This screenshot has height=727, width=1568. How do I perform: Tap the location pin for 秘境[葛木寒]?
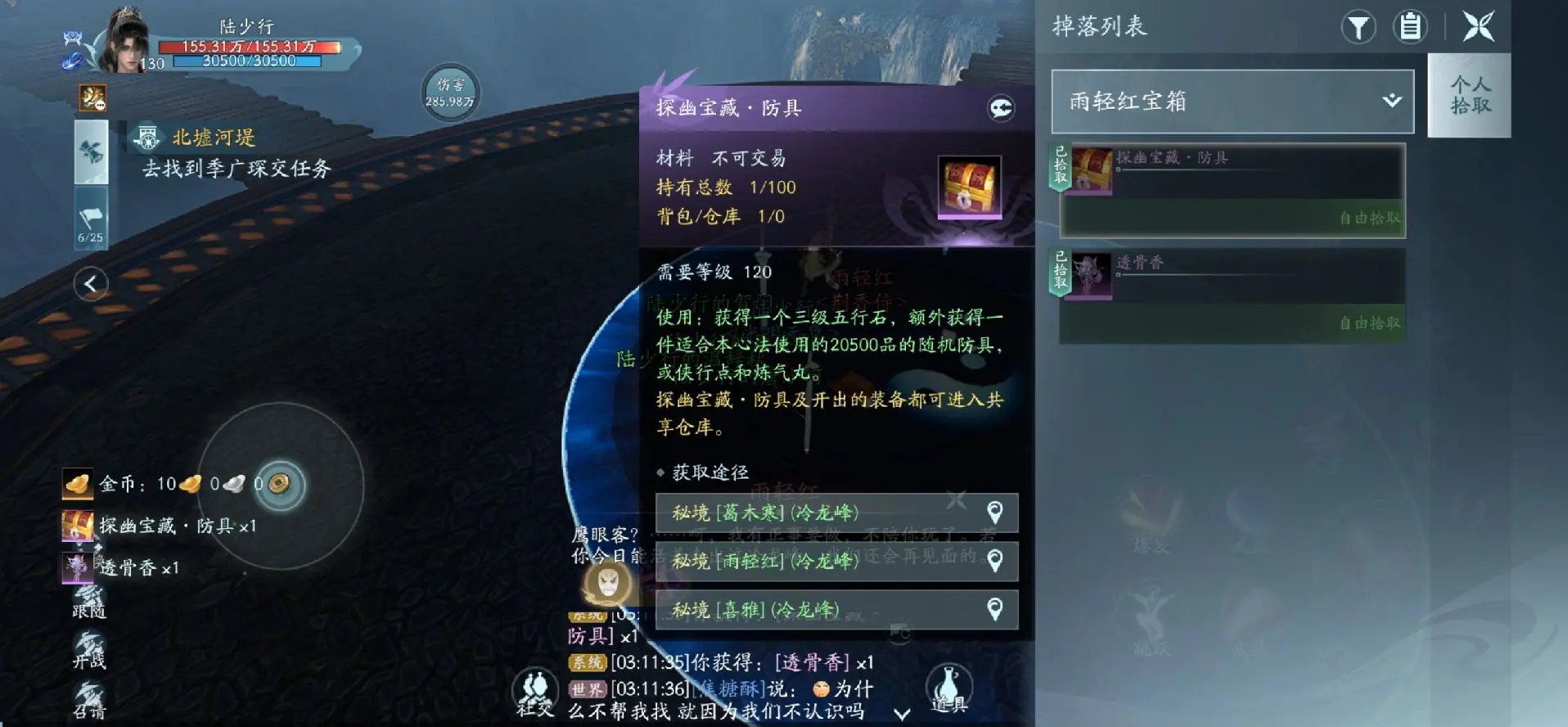[994, 513]
